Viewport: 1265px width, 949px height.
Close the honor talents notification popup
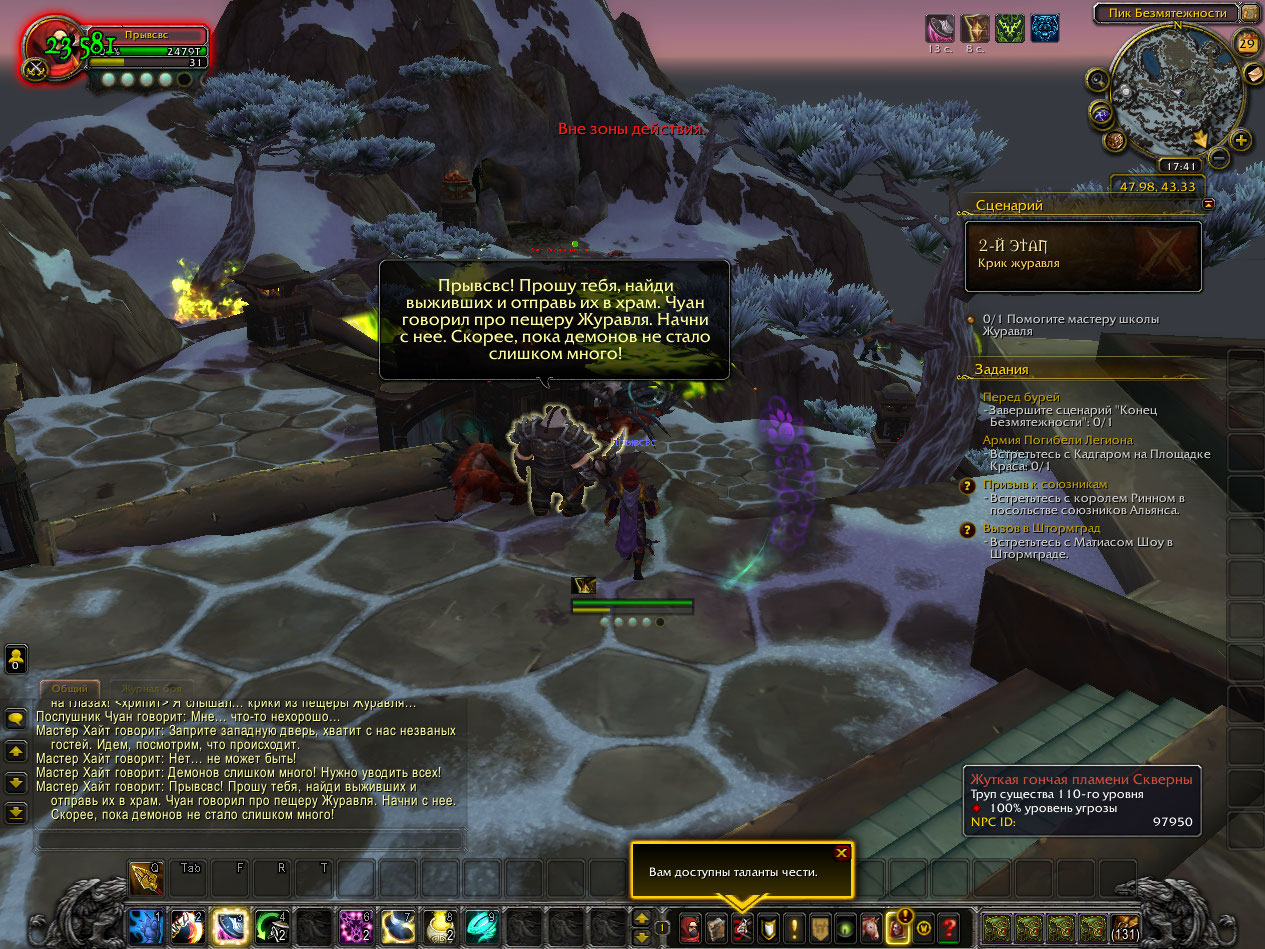[x=841, y=853]
